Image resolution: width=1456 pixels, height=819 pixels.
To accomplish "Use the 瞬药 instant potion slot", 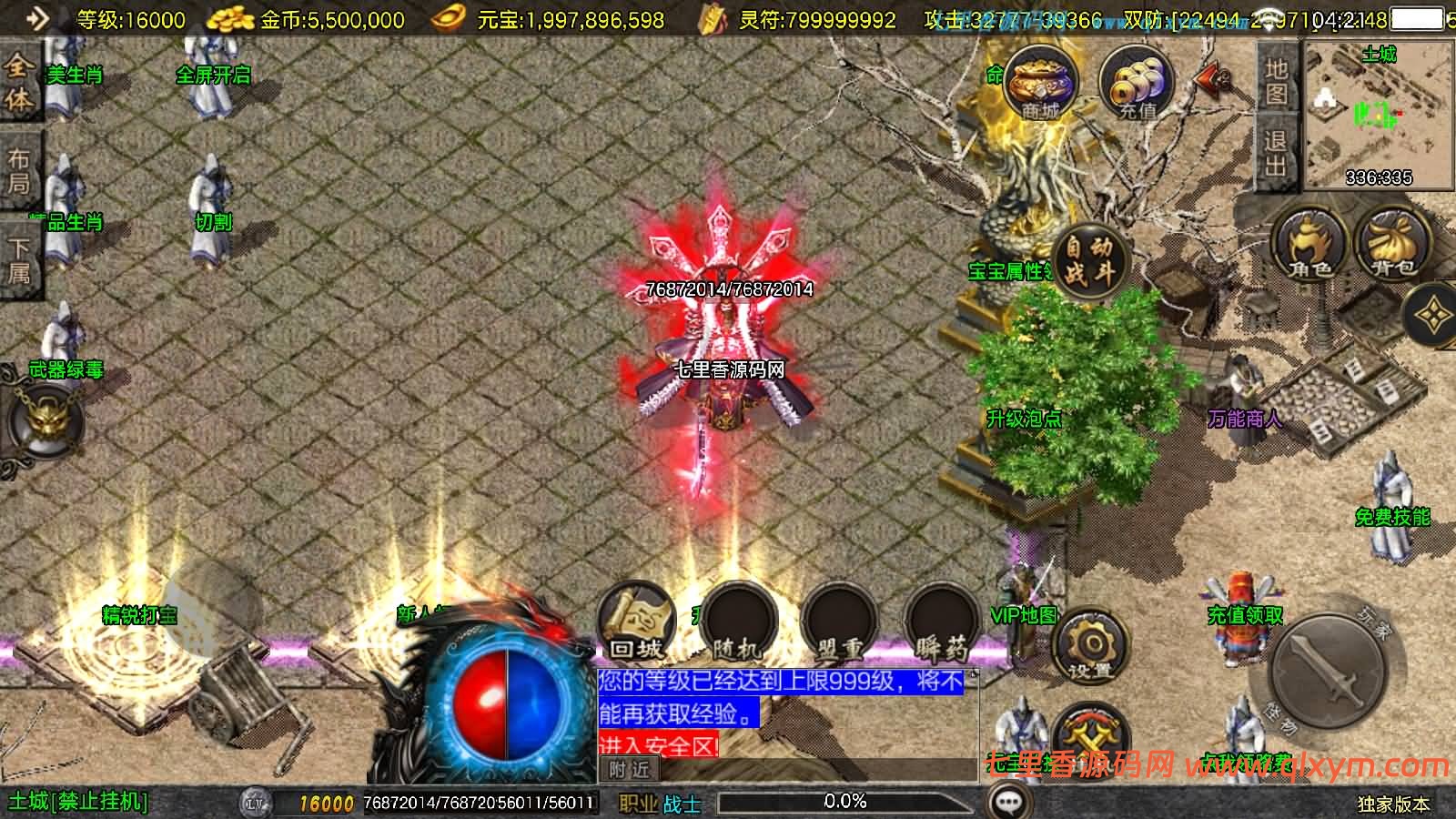I will [x=942, y=623].
